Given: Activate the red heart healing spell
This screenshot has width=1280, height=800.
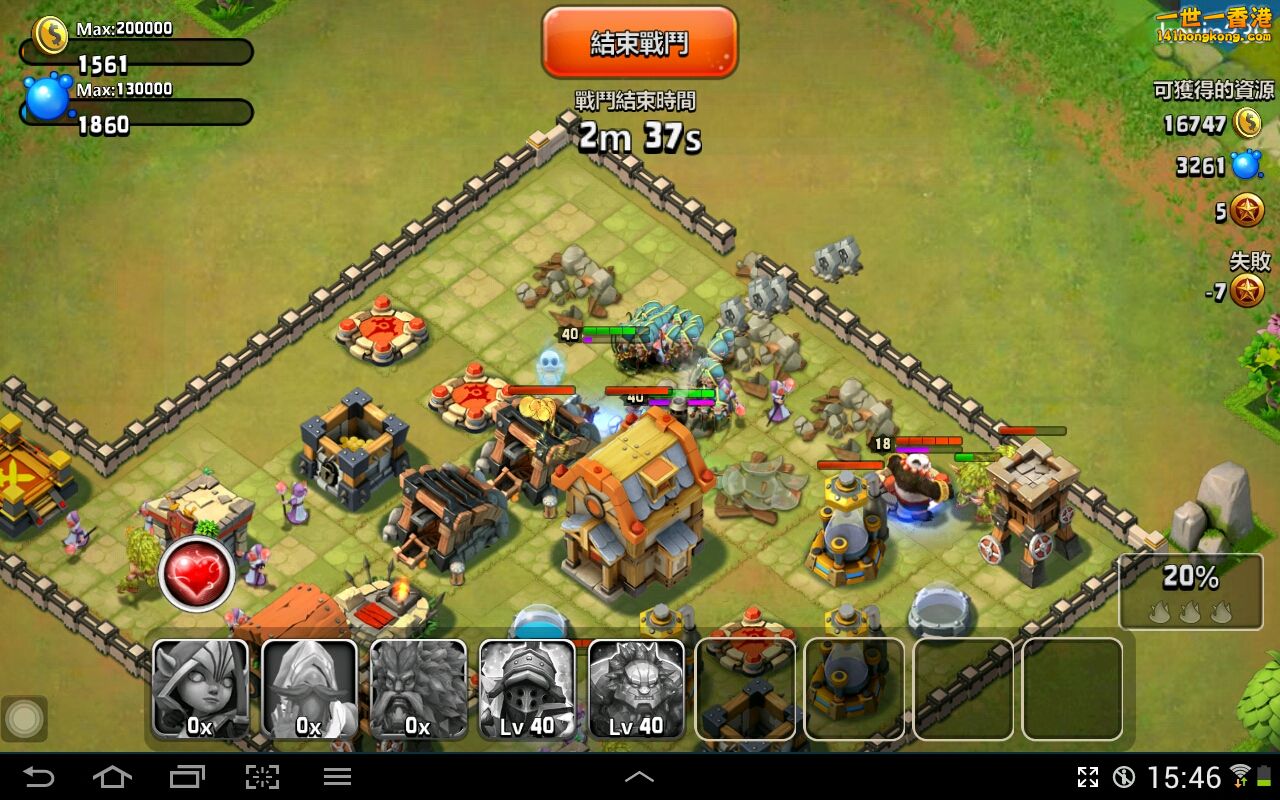Looking at the screenshot, I should tap(196, 574).
